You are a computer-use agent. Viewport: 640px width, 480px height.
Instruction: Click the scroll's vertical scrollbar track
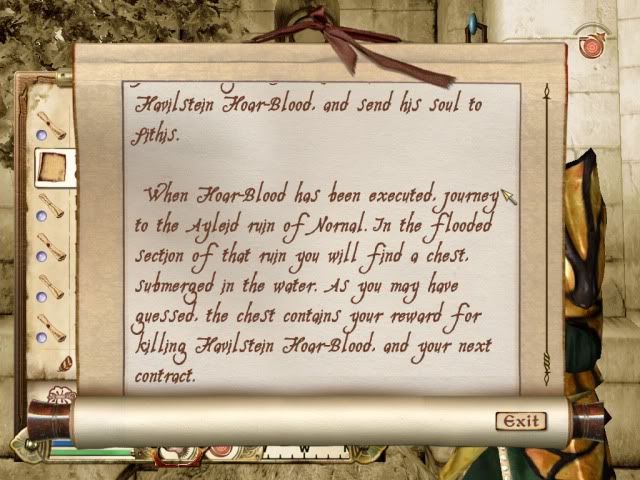coord(547,230)
